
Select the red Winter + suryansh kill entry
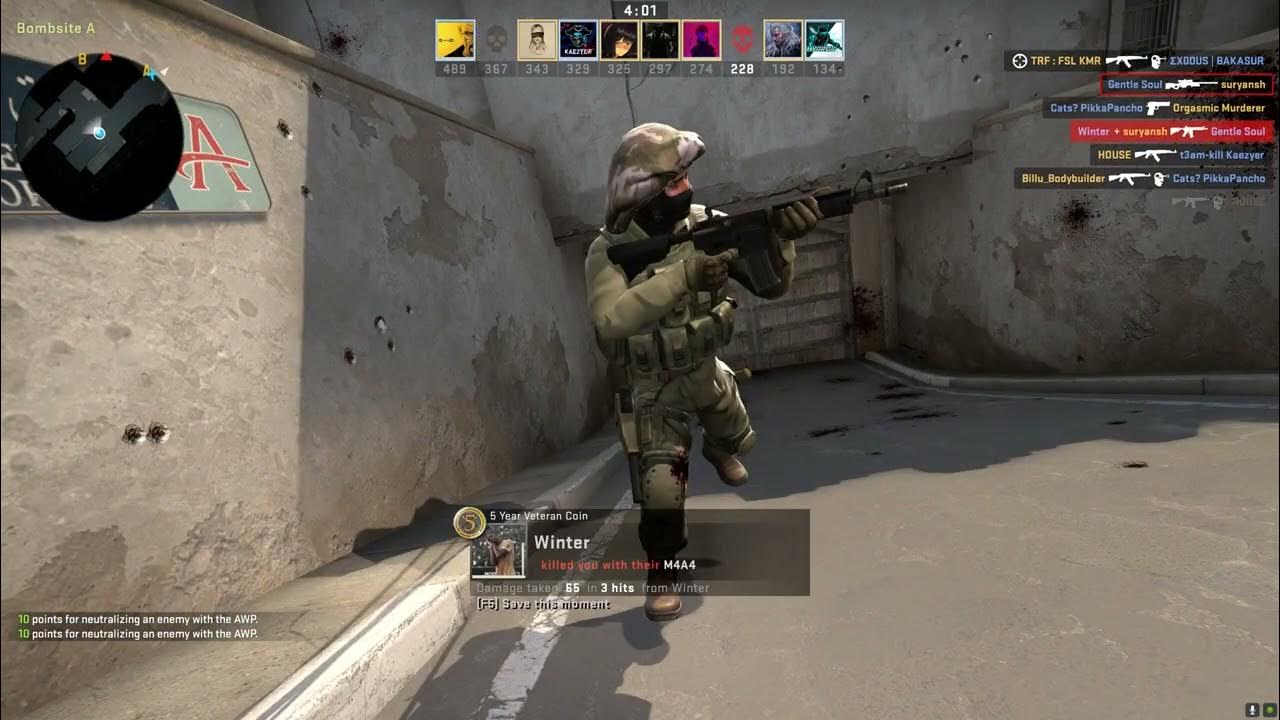coord(1171,131)
